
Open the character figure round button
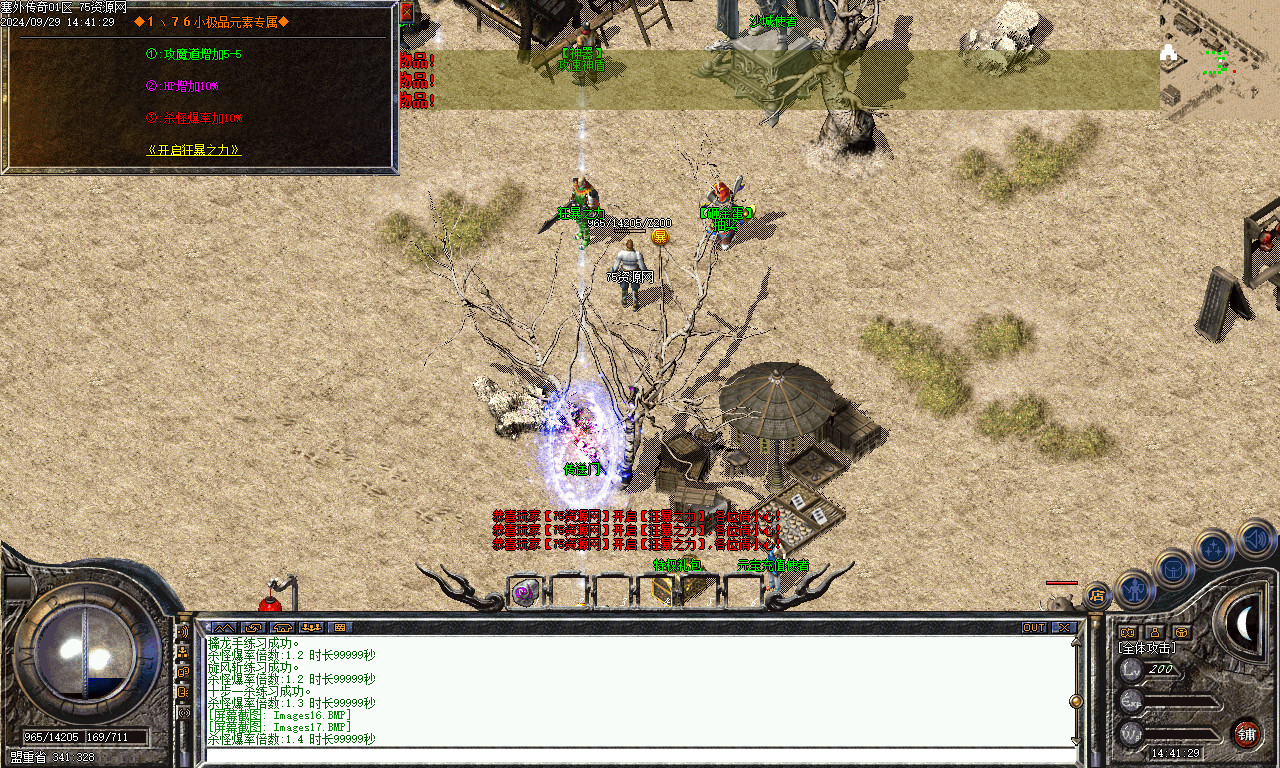tap(1135, 589)
